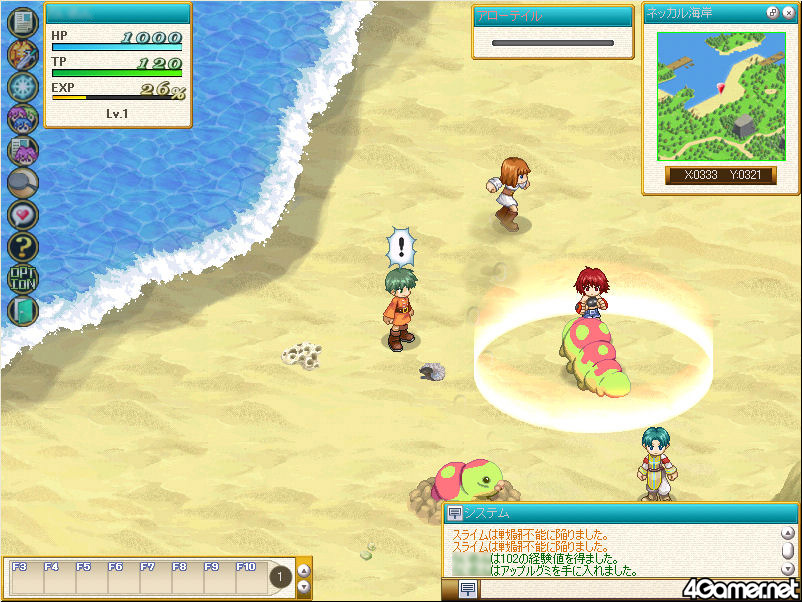Open the character profile list icon
This screenshot has height=602, width=802.
[x=22, y=150]
